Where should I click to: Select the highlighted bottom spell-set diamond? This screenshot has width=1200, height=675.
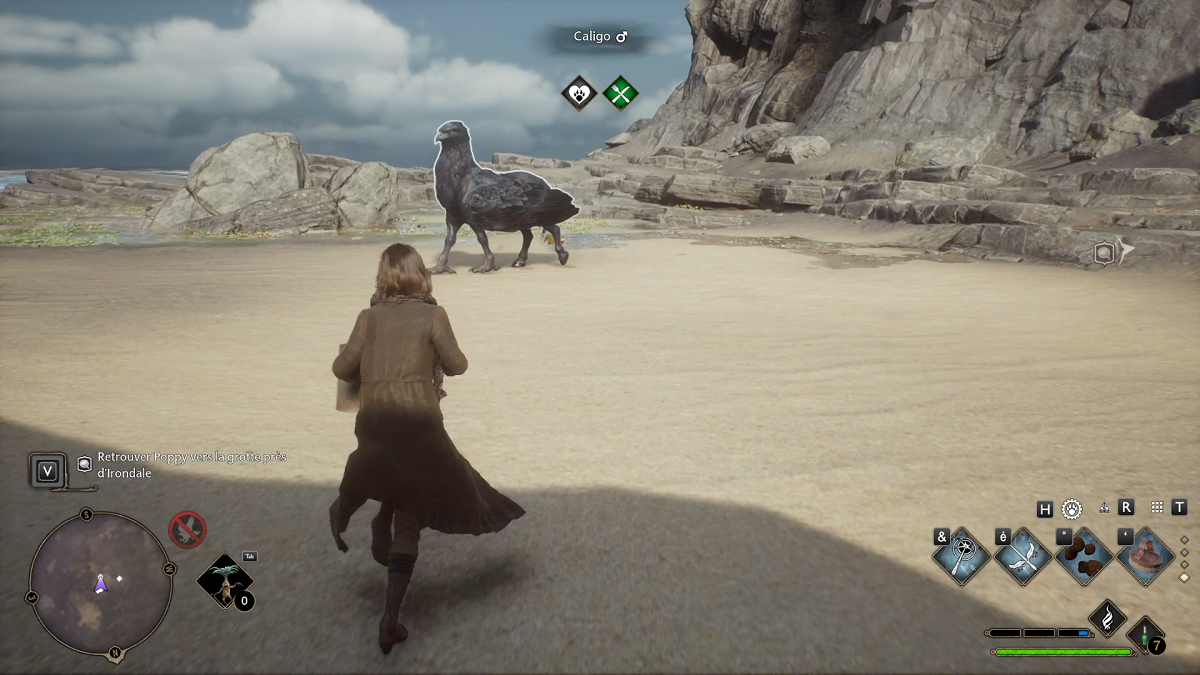(x=1185, y=577)
